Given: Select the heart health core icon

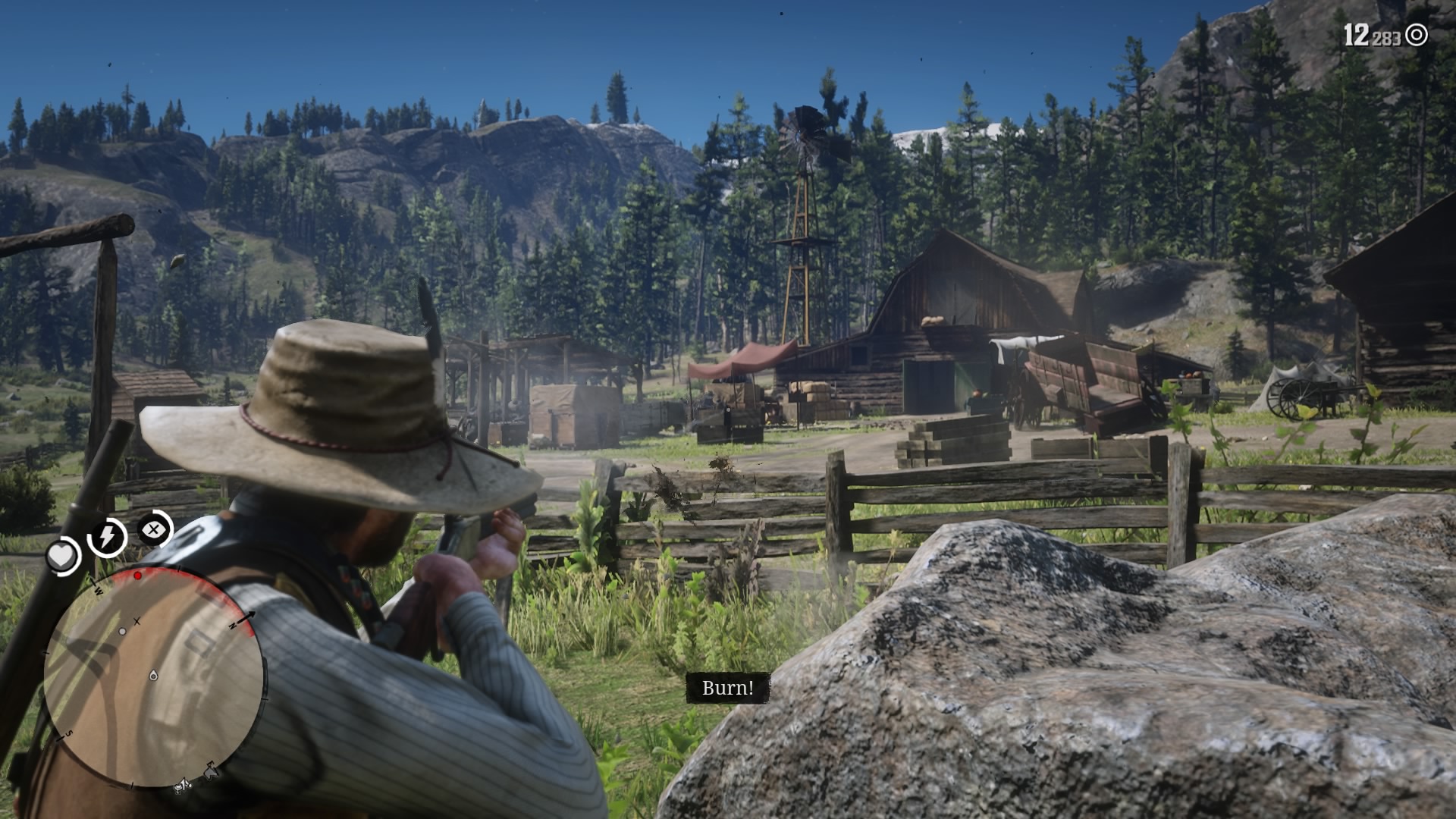Looking at the screenshot, I should pos(62,557).
